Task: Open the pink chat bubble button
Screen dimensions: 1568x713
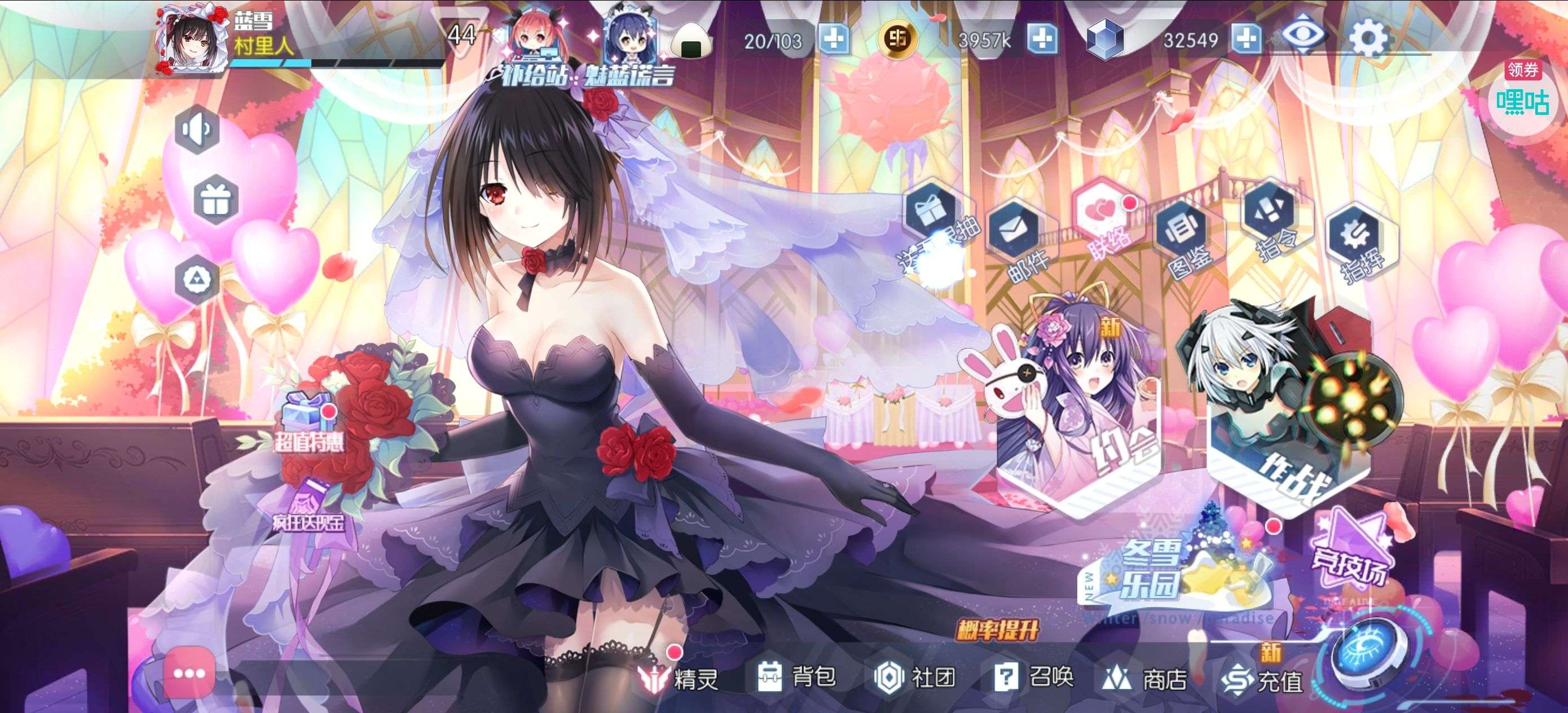Action: pos(189,674)
